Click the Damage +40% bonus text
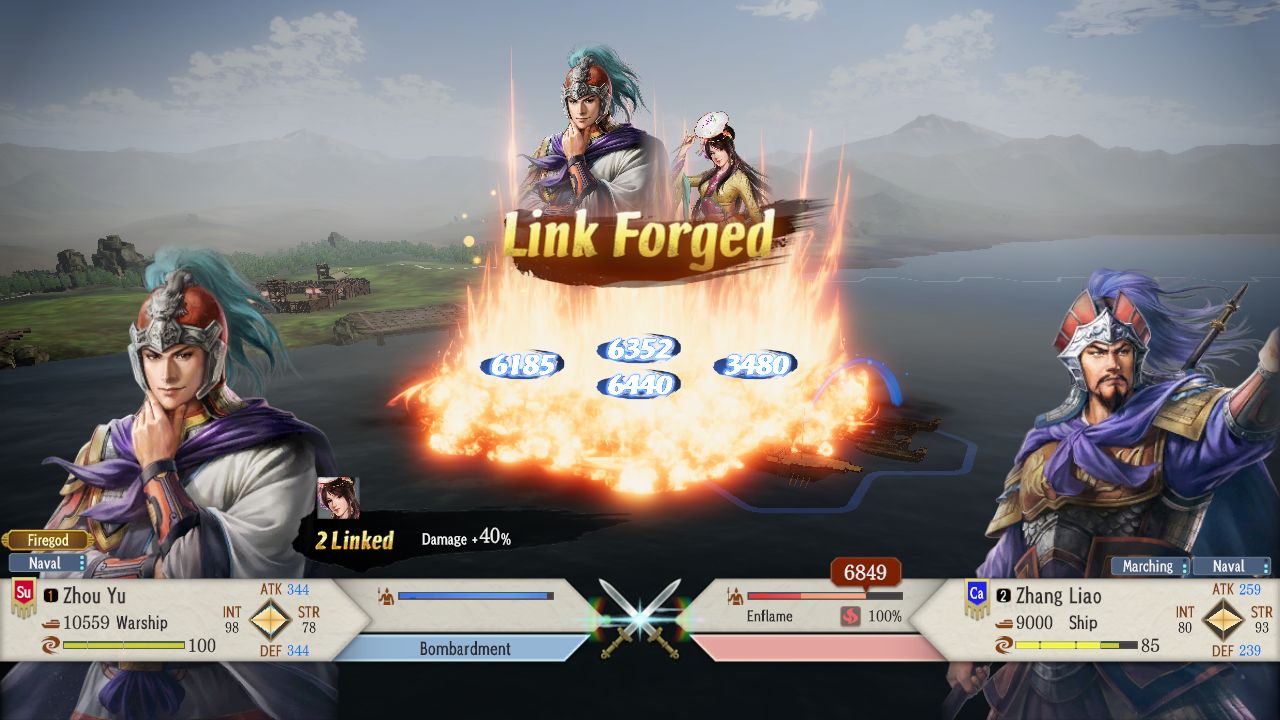The height and width of the screenshot is (720, 1280). tap(466, 537)
